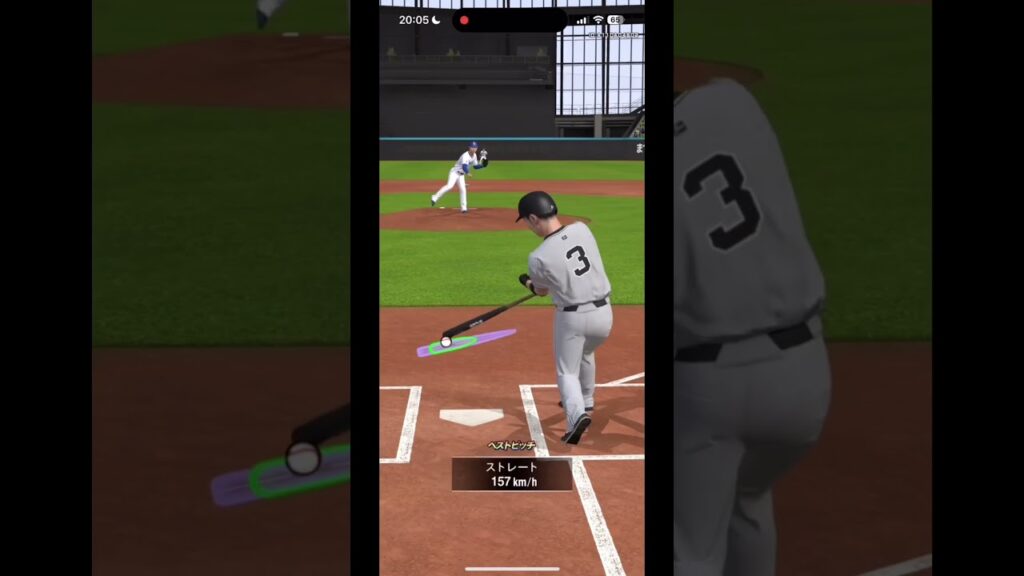
Task: Tap the red screen recording indicator
Action: click(464, 20)
